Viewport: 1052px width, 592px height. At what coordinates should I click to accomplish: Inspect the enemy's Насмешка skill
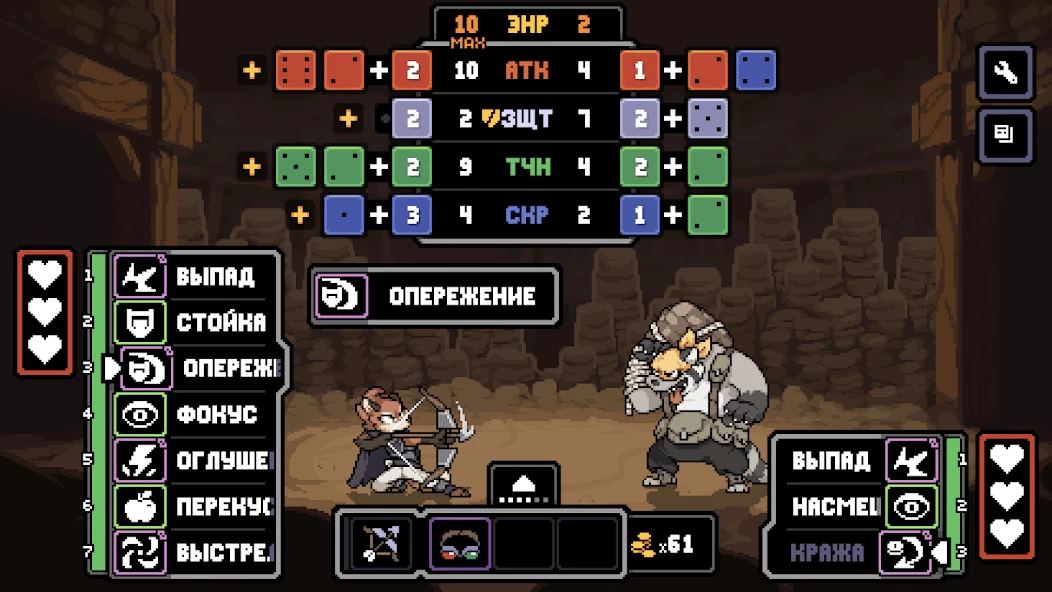pyautogui.click(x=864, y=507)
